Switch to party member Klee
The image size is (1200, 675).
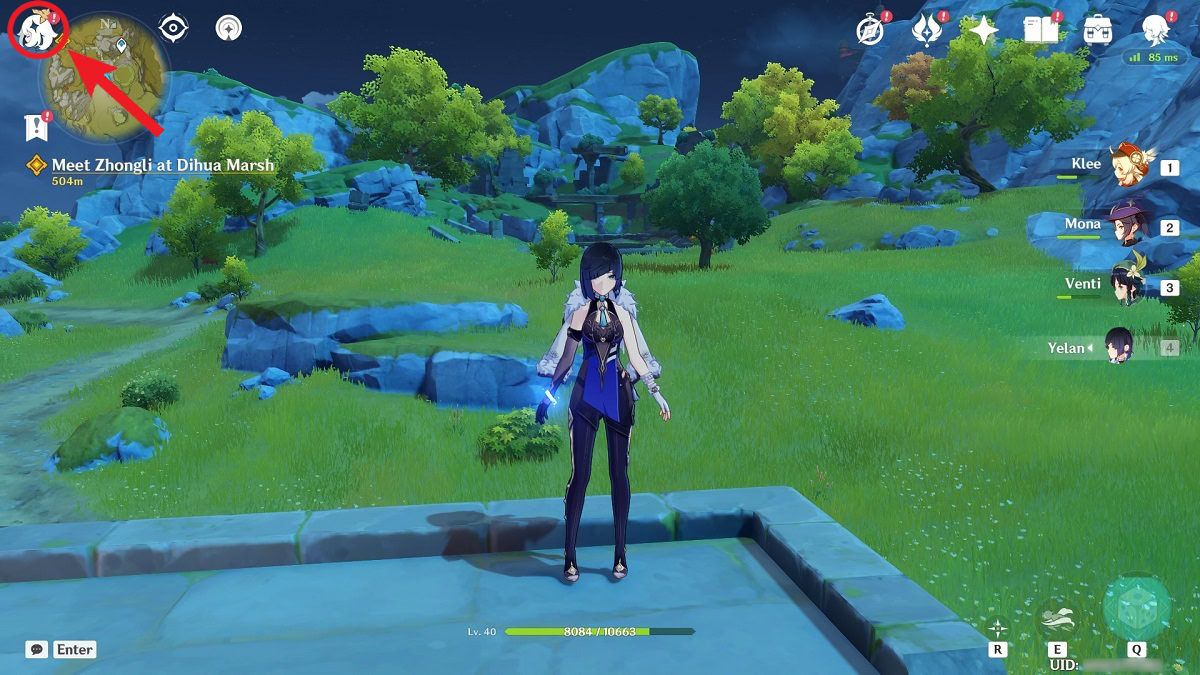pyautogui.click(x=1132, y=166)
